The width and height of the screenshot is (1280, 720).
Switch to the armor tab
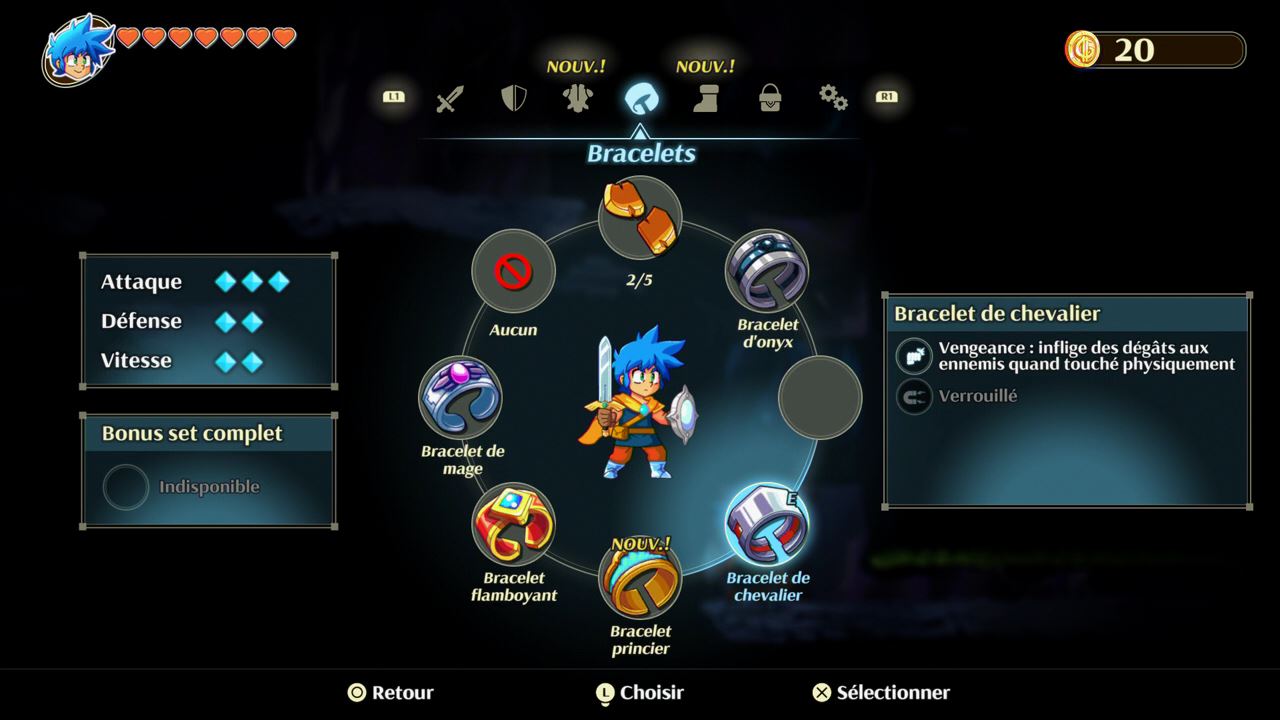[x=577, y=98]
